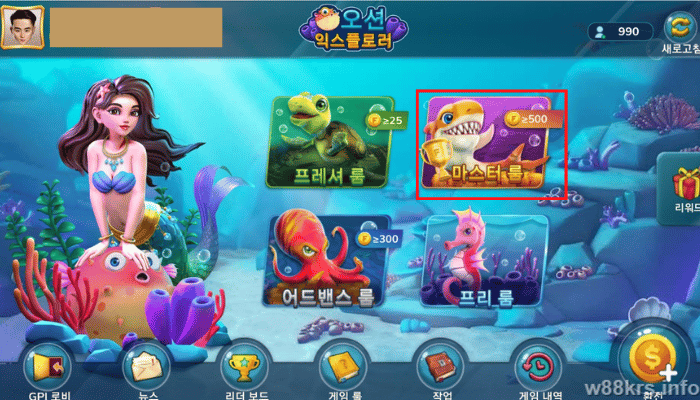Show the 리더 보드 trophy leaderboard
This screenshot has height=400, width=700.
[243, 369]
